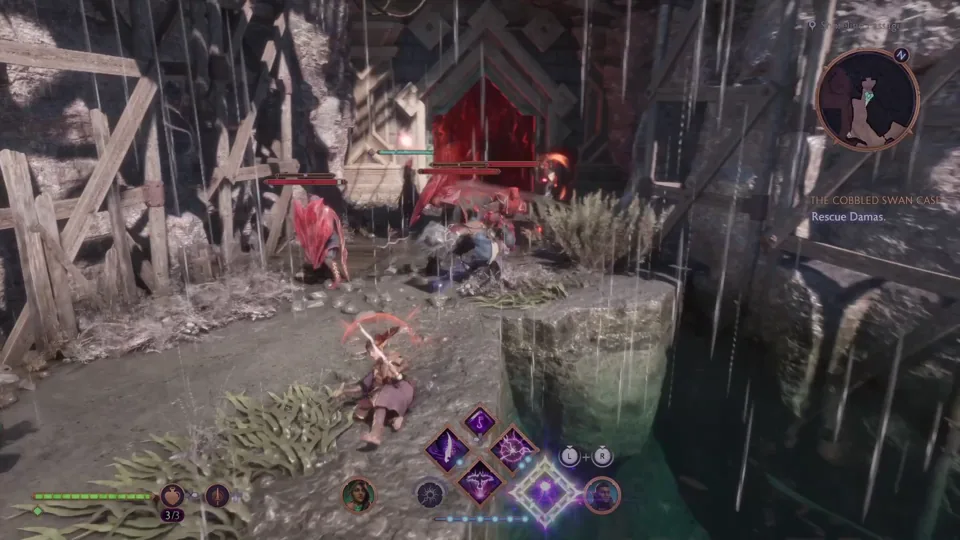Trigger the glowing ultimate diamond ability
The image size is (960, 540).
point(546,492)
